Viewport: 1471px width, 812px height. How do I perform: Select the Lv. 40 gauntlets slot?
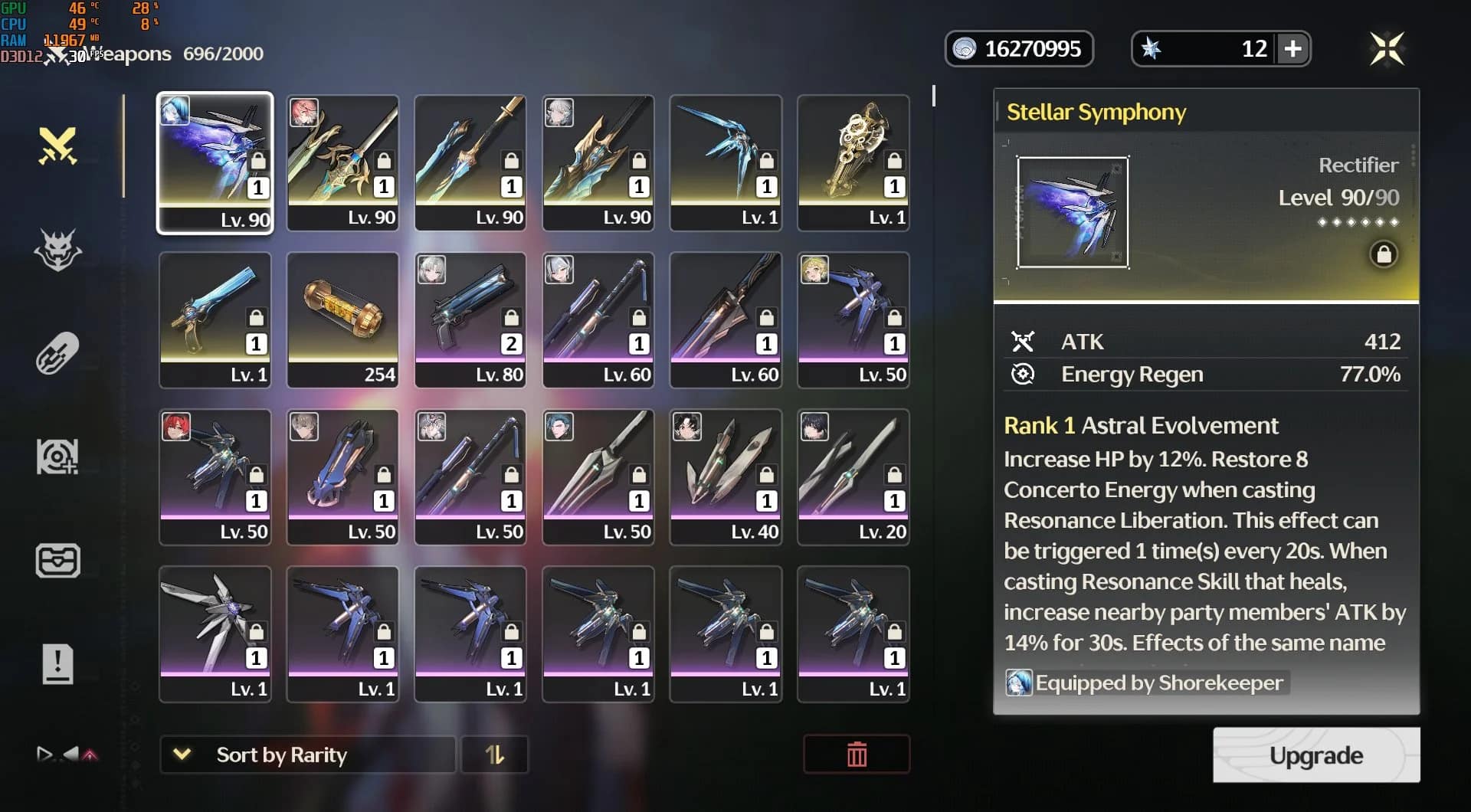(x=726, y=476)
